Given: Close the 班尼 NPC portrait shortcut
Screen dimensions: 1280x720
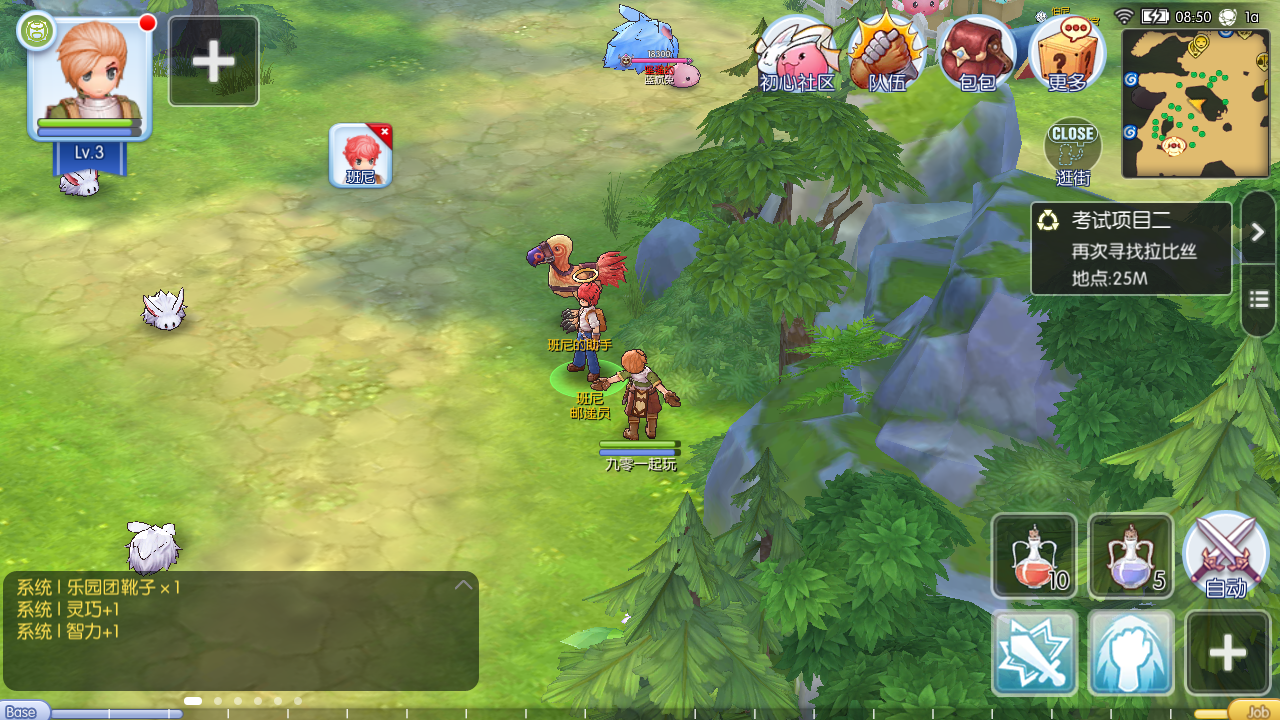Looking at the screenshot, I should pyautogui.click(x=384, y=132).
